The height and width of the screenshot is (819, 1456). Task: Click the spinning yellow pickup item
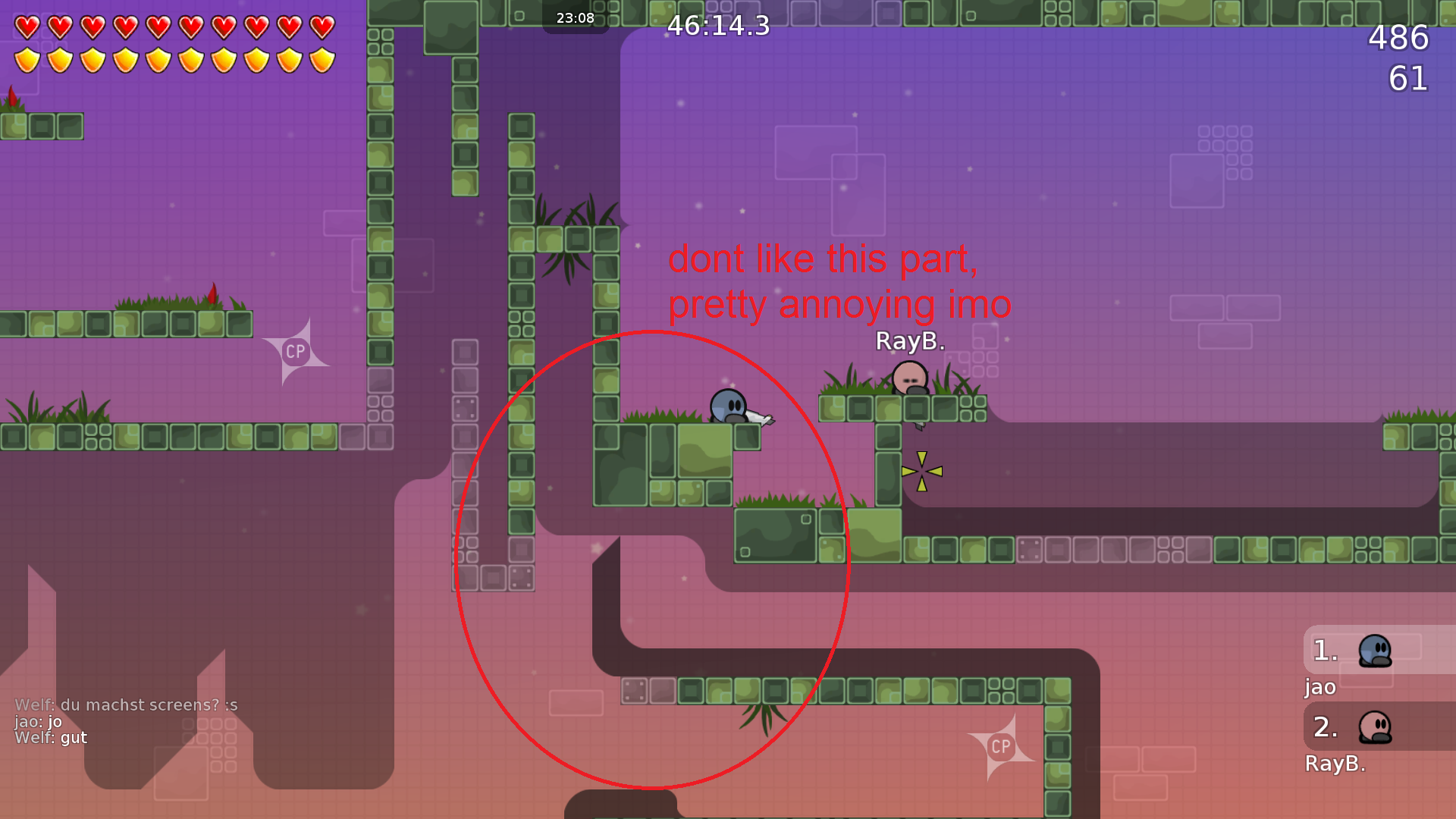[922, 470]
